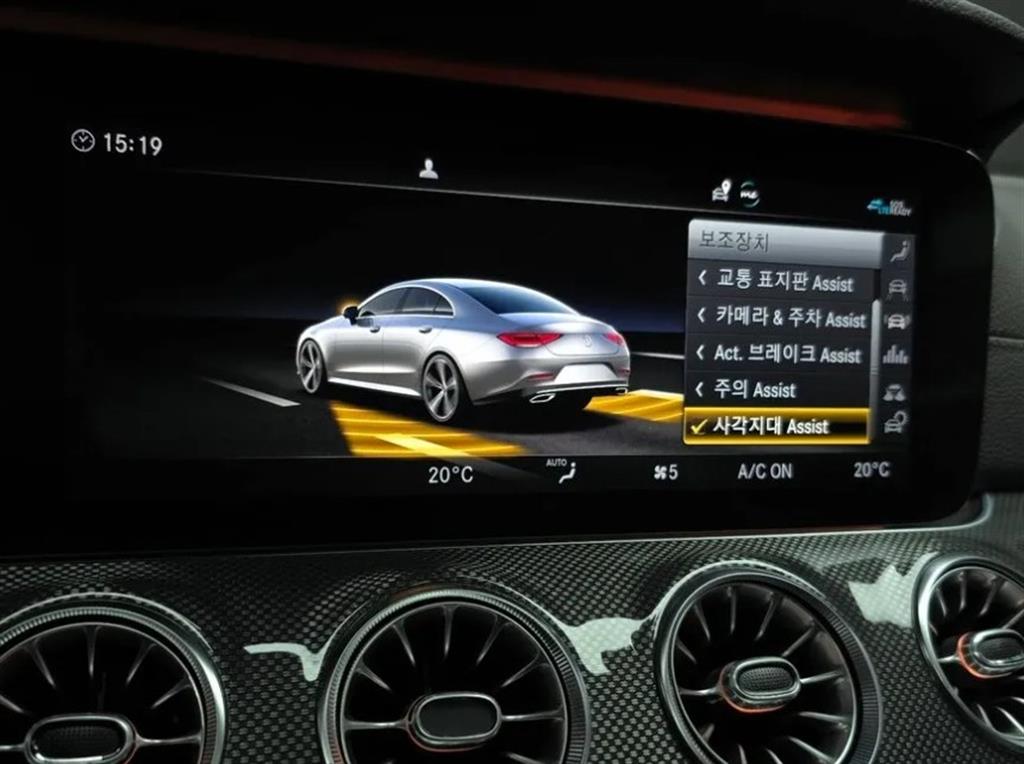Open the fan speed control
This screenshot has height=764, width=1024.
pyautogui.click(x=665, y=472)
